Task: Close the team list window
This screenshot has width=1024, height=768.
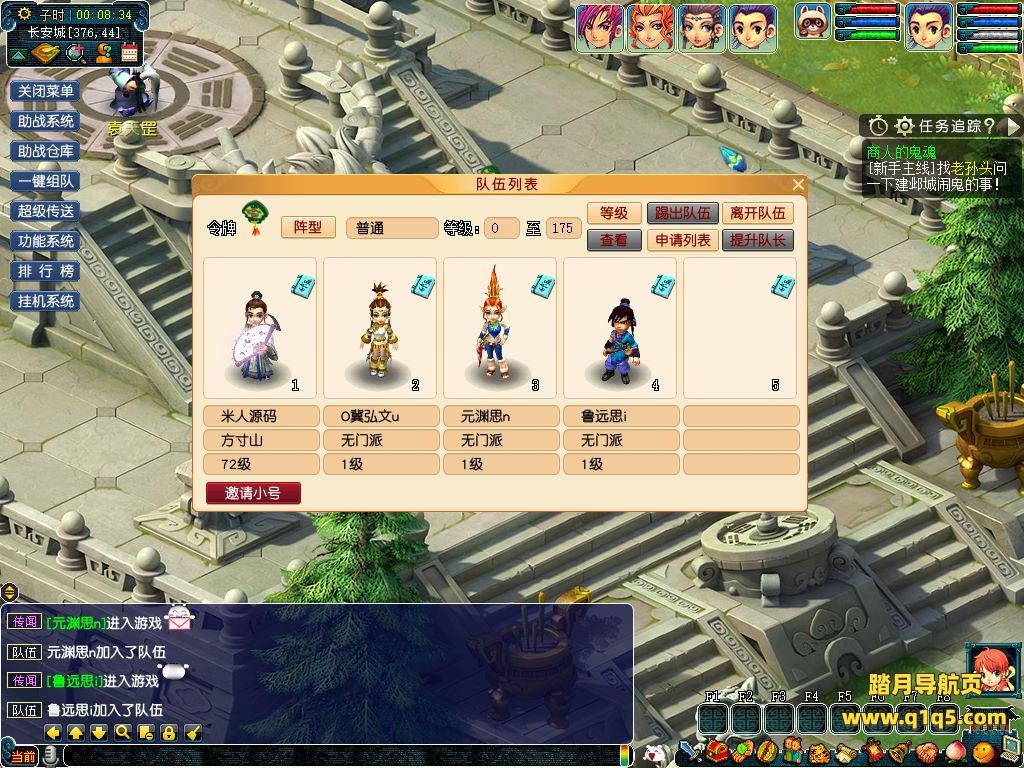Action: pyautogui.click(x=798, y=185)
